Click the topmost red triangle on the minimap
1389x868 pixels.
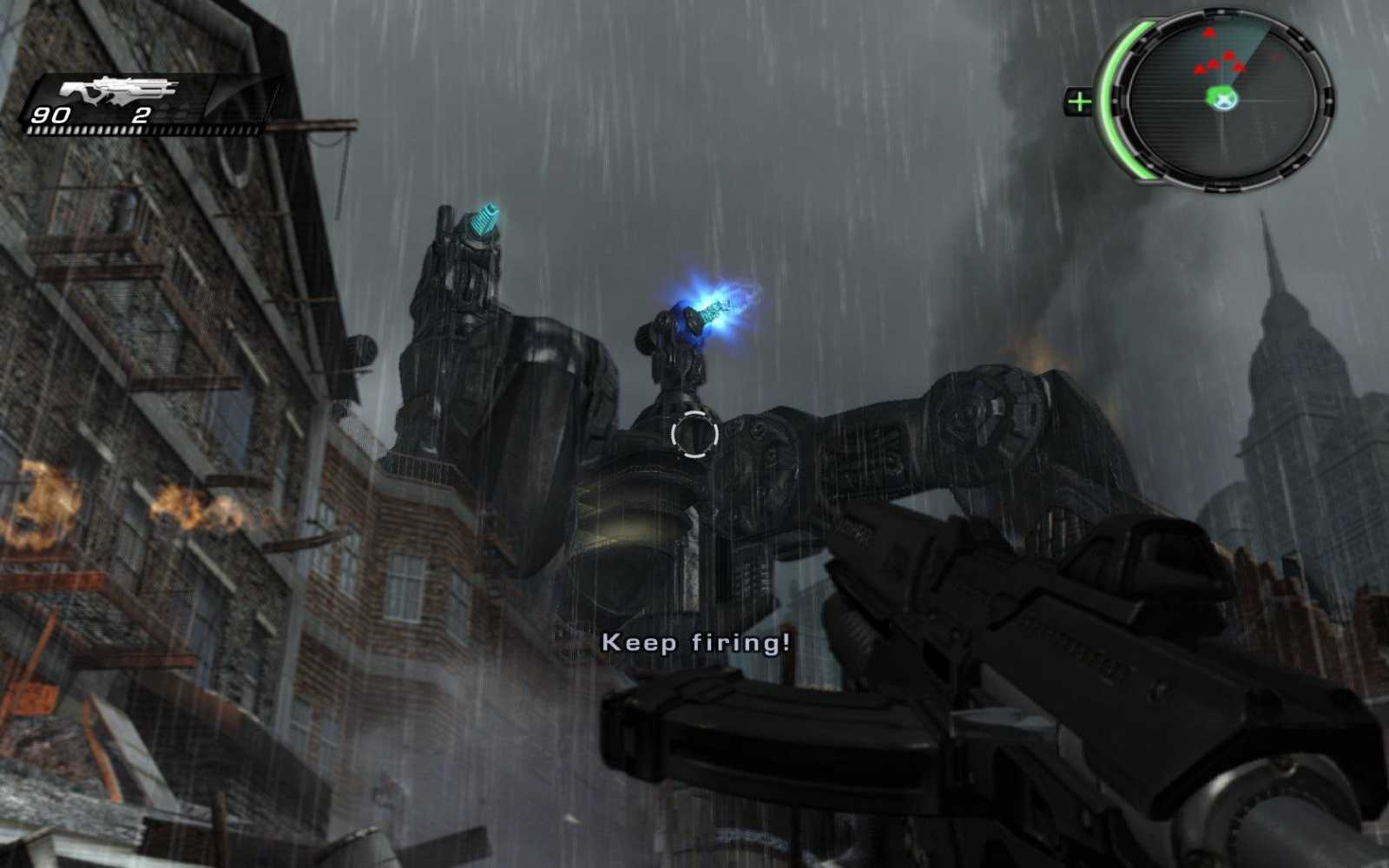(x=1208, y=33)
